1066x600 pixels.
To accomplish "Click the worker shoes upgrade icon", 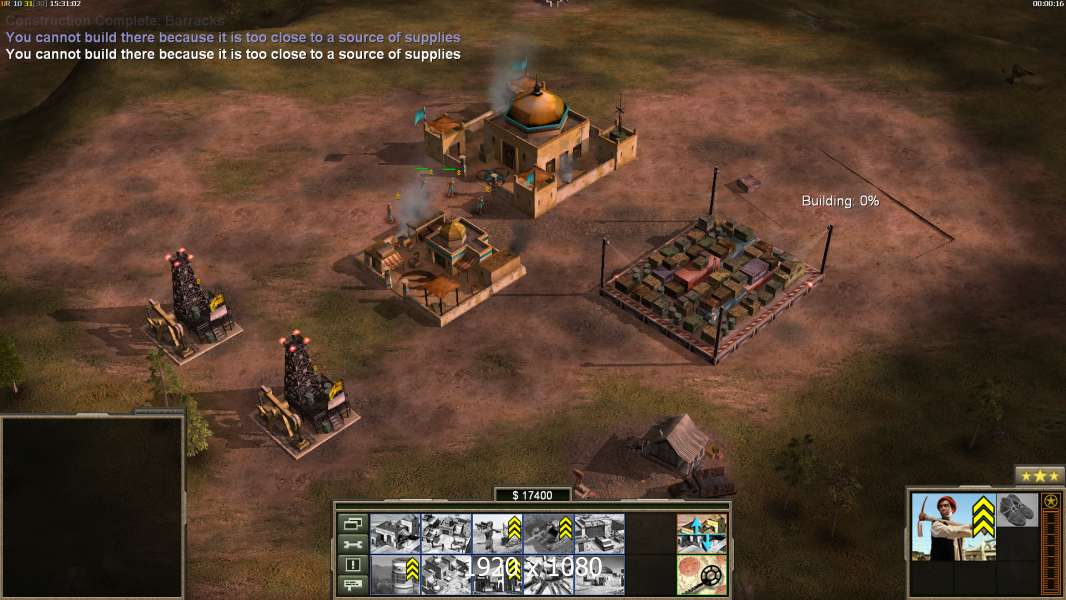I will (x=1018, y=509).
